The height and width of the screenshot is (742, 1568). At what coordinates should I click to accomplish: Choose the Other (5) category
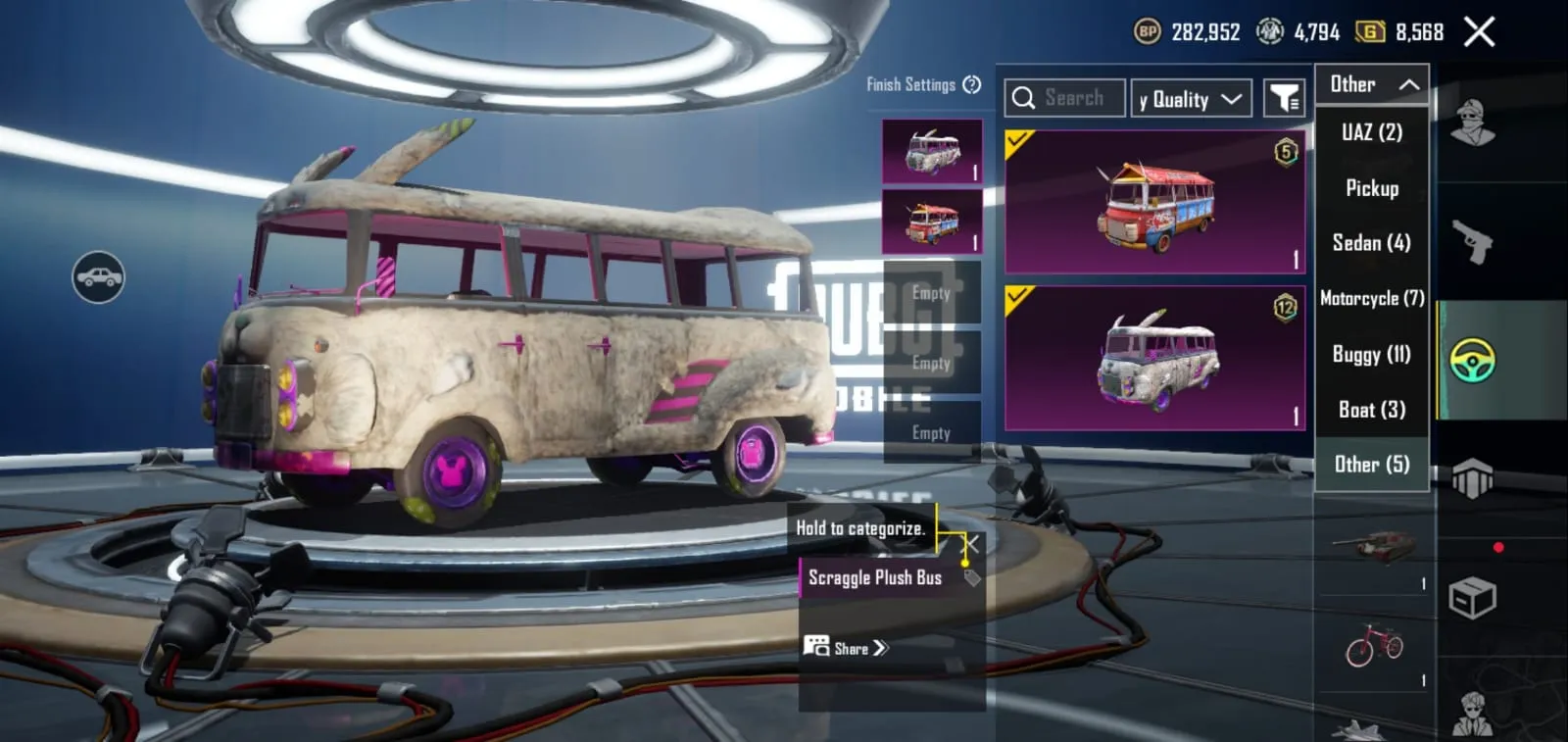click(x=1372, y=465)
